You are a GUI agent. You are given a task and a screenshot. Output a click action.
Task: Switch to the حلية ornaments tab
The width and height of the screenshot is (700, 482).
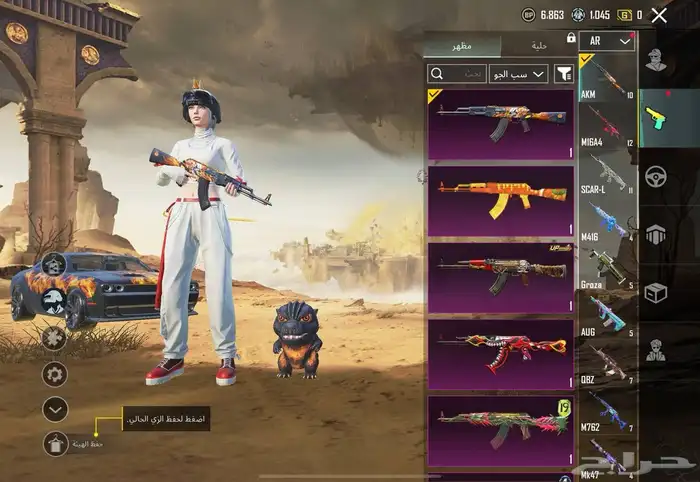(536, 46)
